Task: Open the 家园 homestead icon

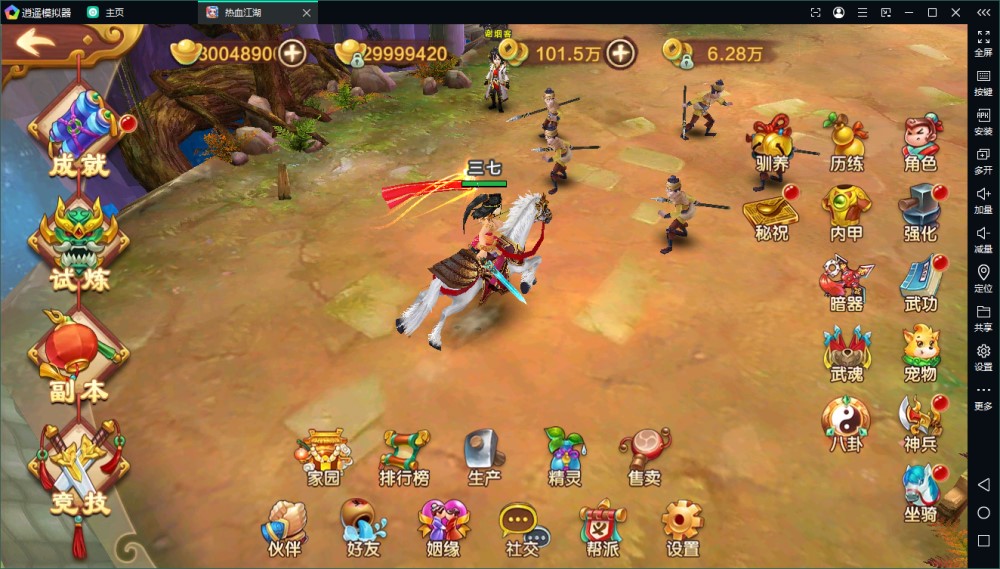Action: click(x=324, y=456)
